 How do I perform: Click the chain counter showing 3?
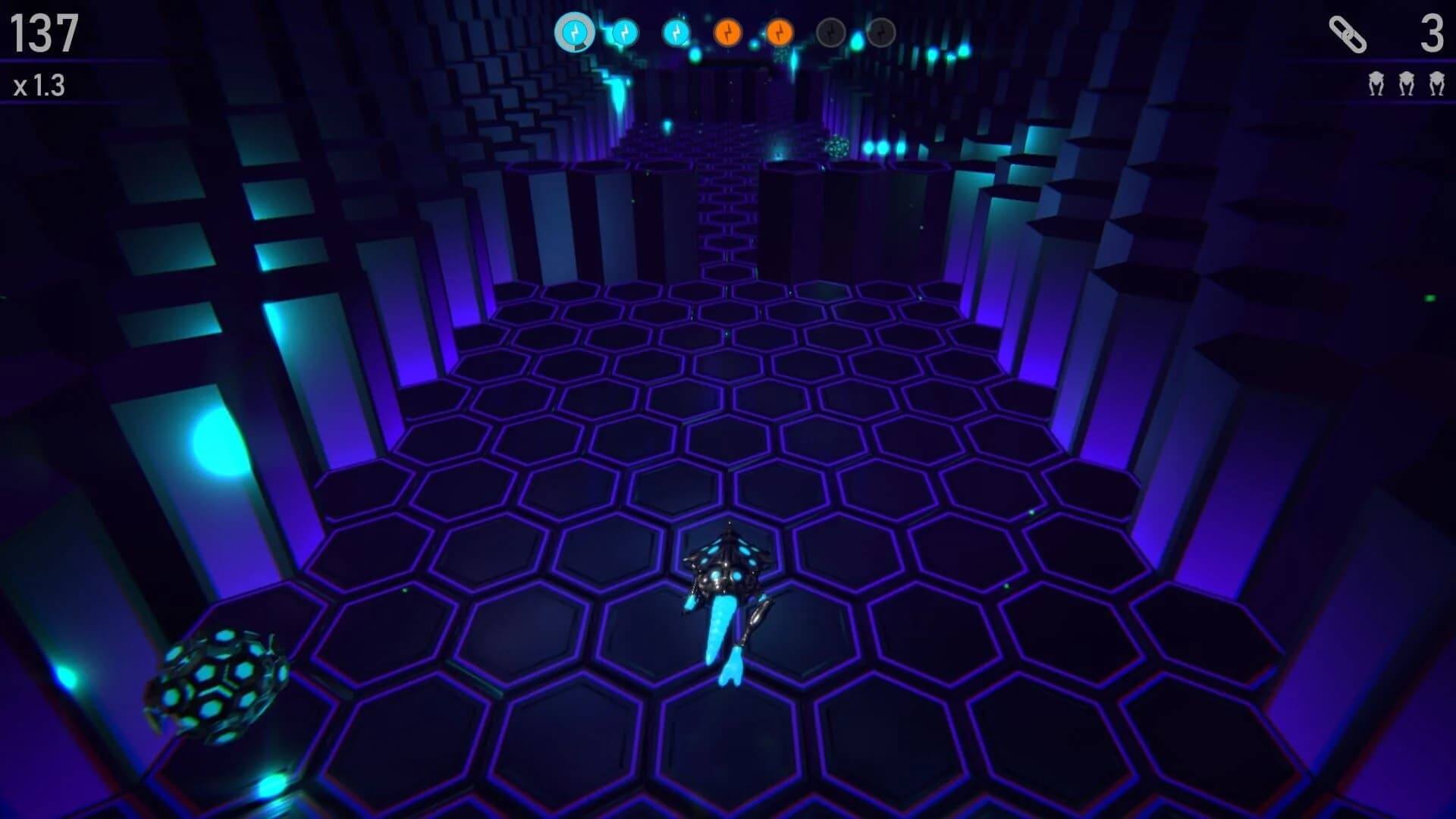coord(1432,33)
